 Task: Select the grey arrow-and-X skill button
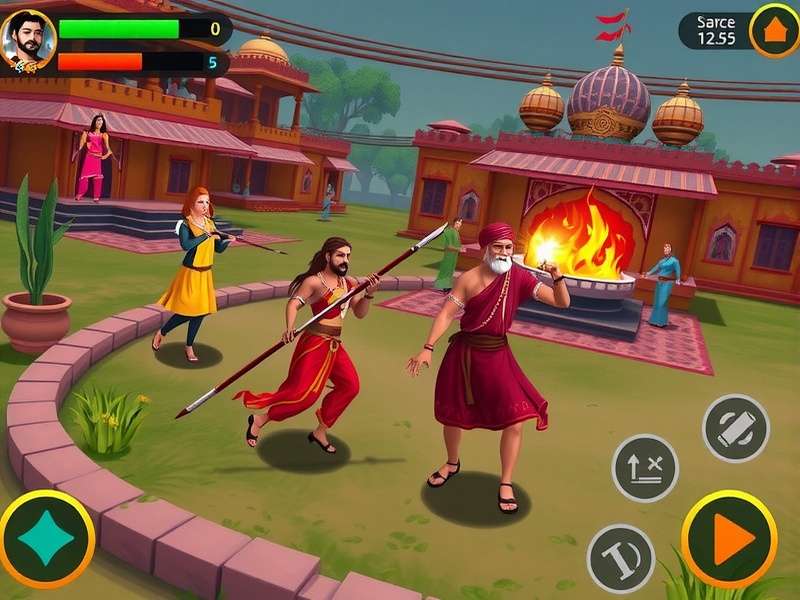coord(645,468)
